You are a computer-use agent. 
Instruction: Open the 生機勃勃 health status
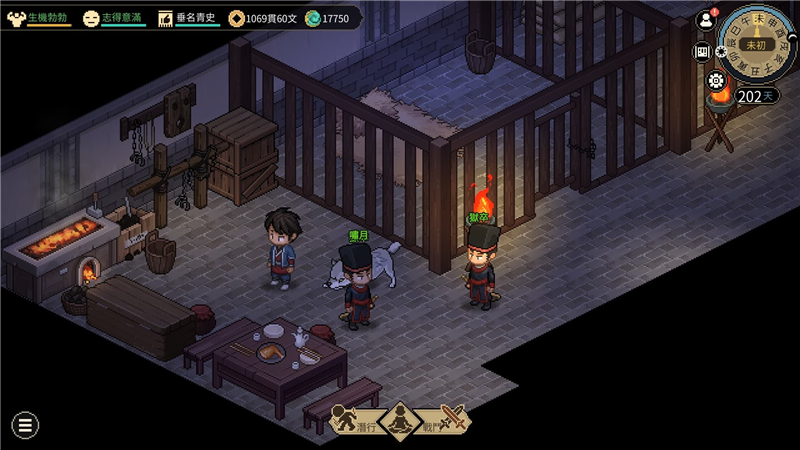click(x=38, y=18)
